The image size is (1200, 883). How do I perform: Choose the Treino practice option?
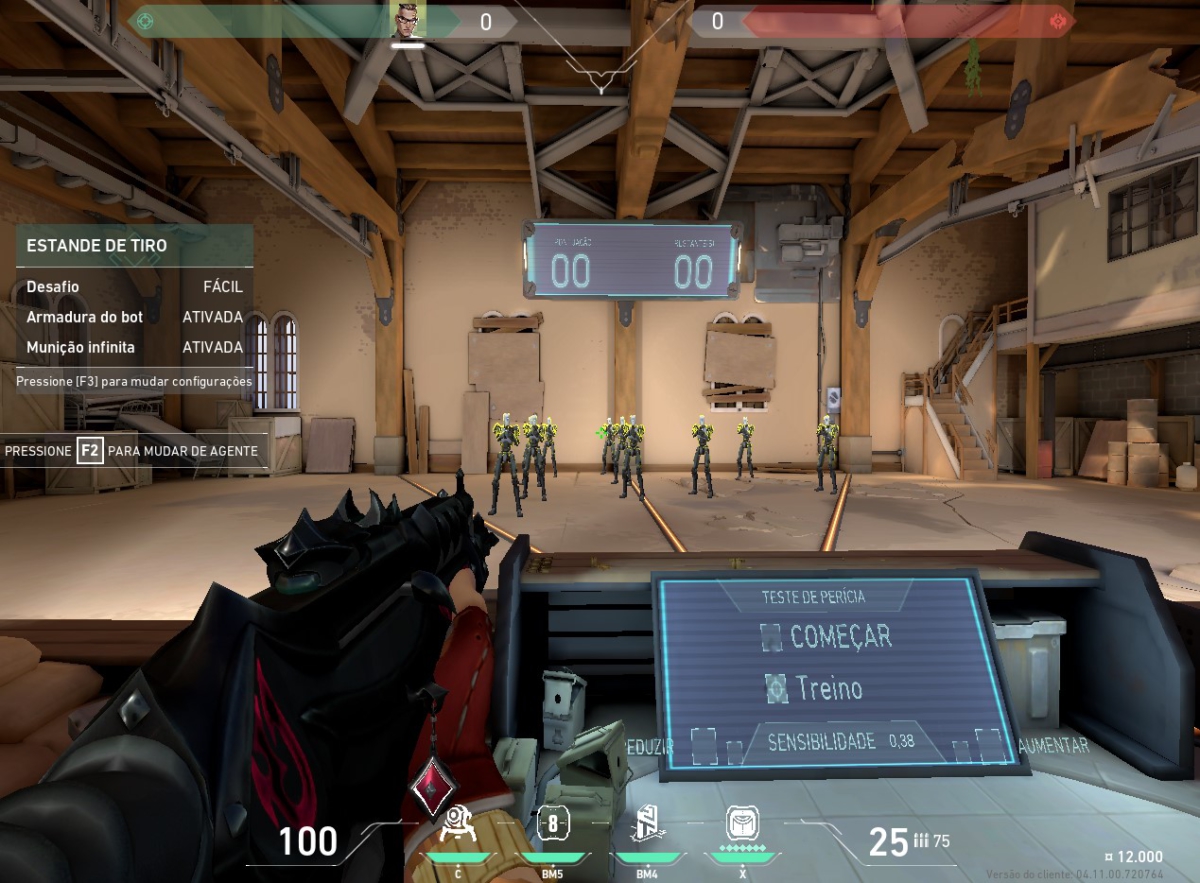[815, 688]
